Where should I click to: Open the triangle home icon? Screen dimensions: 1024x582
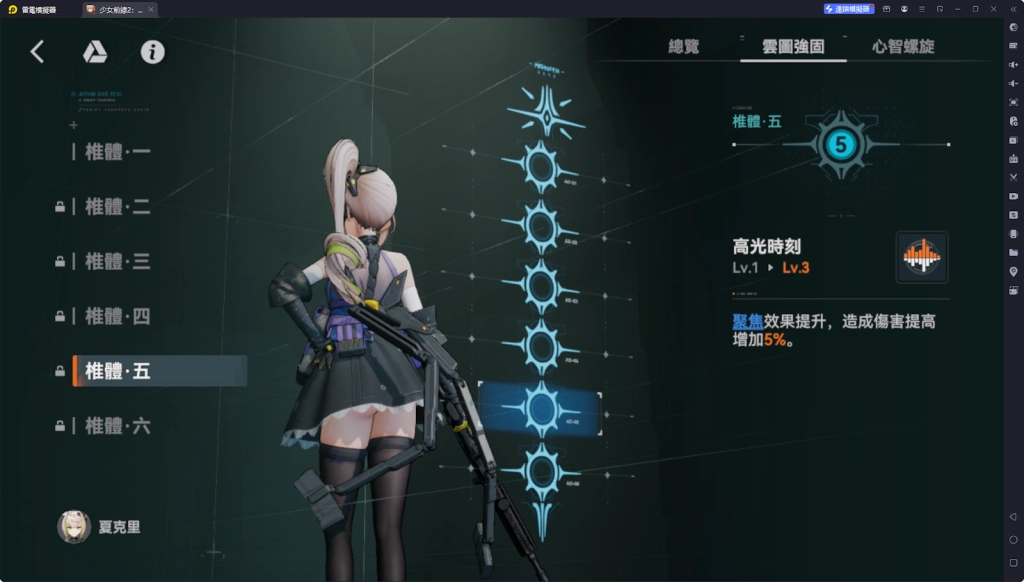[x=95, y=52]
